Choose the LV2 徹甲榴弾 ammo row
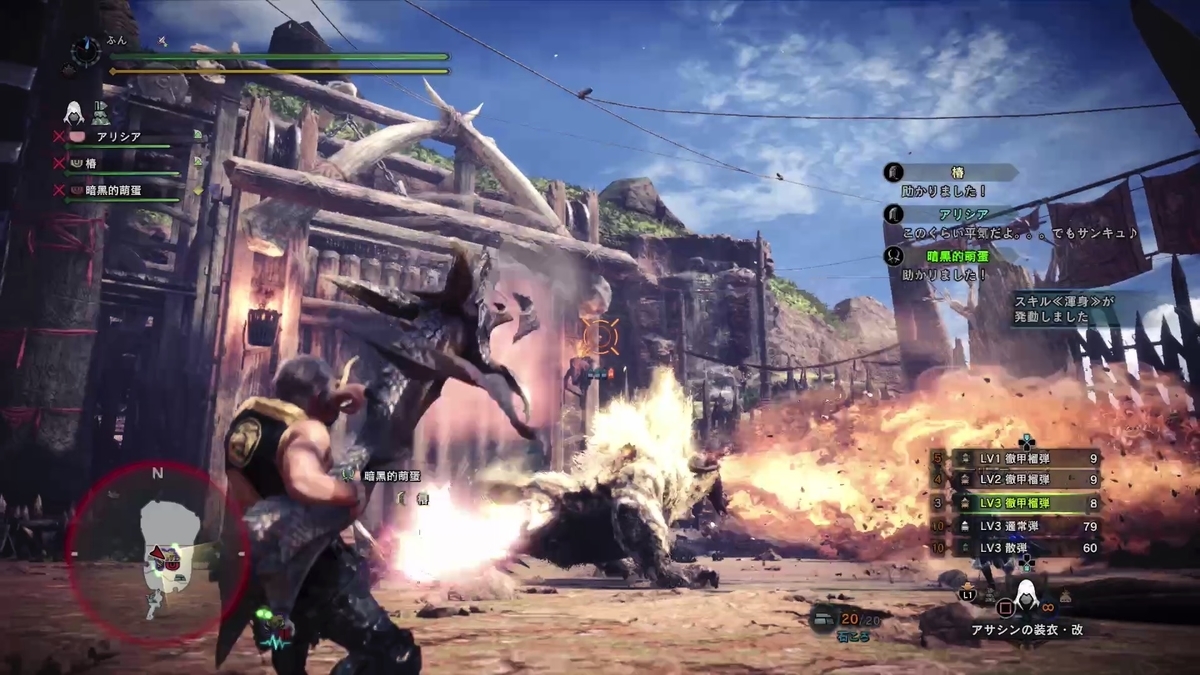The width and height of the screenshot is (1200, 675). [x=1025, y=480]
